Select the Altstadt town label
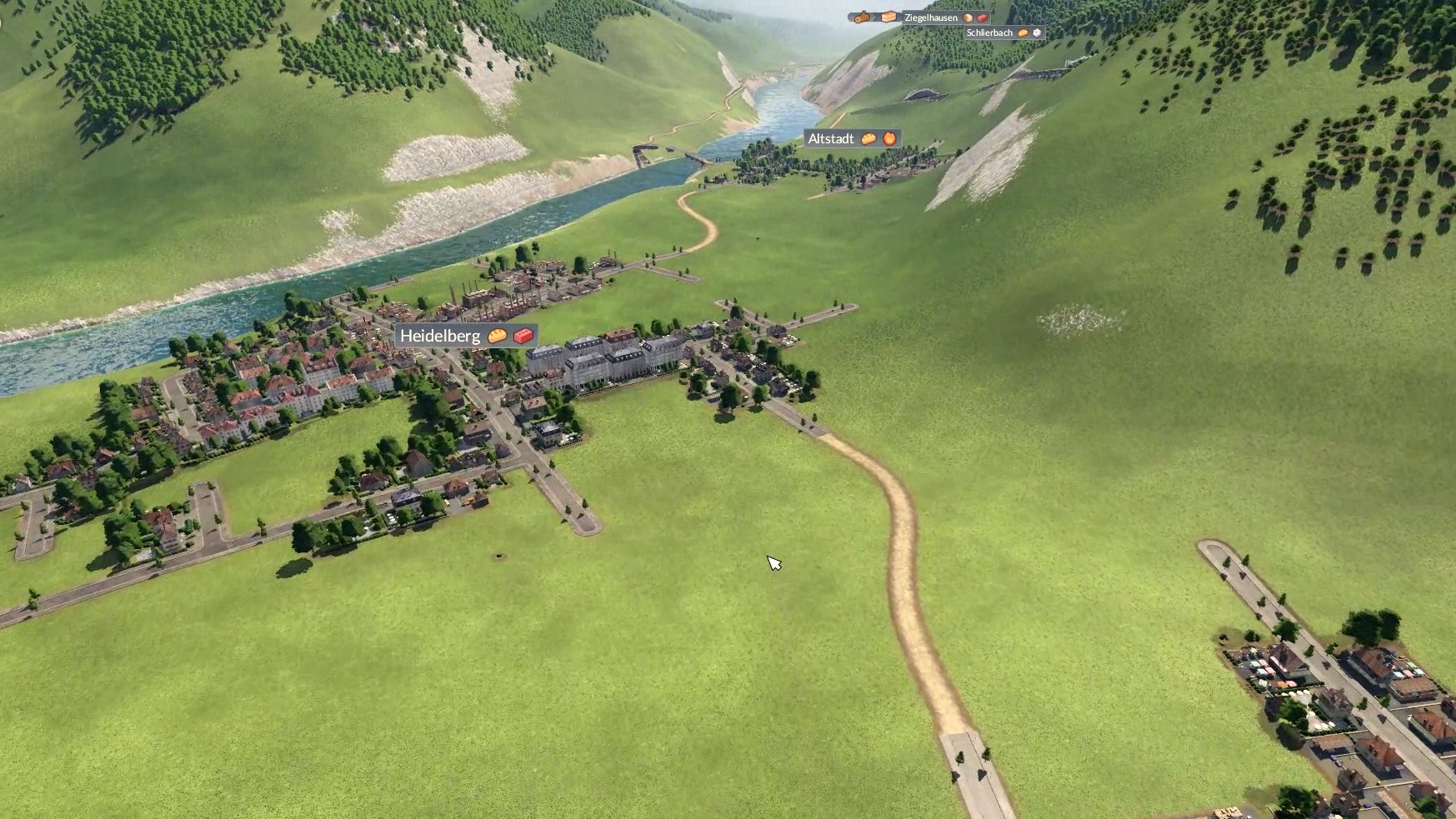The image size is (1456, 819). click(x=831, y=139)
